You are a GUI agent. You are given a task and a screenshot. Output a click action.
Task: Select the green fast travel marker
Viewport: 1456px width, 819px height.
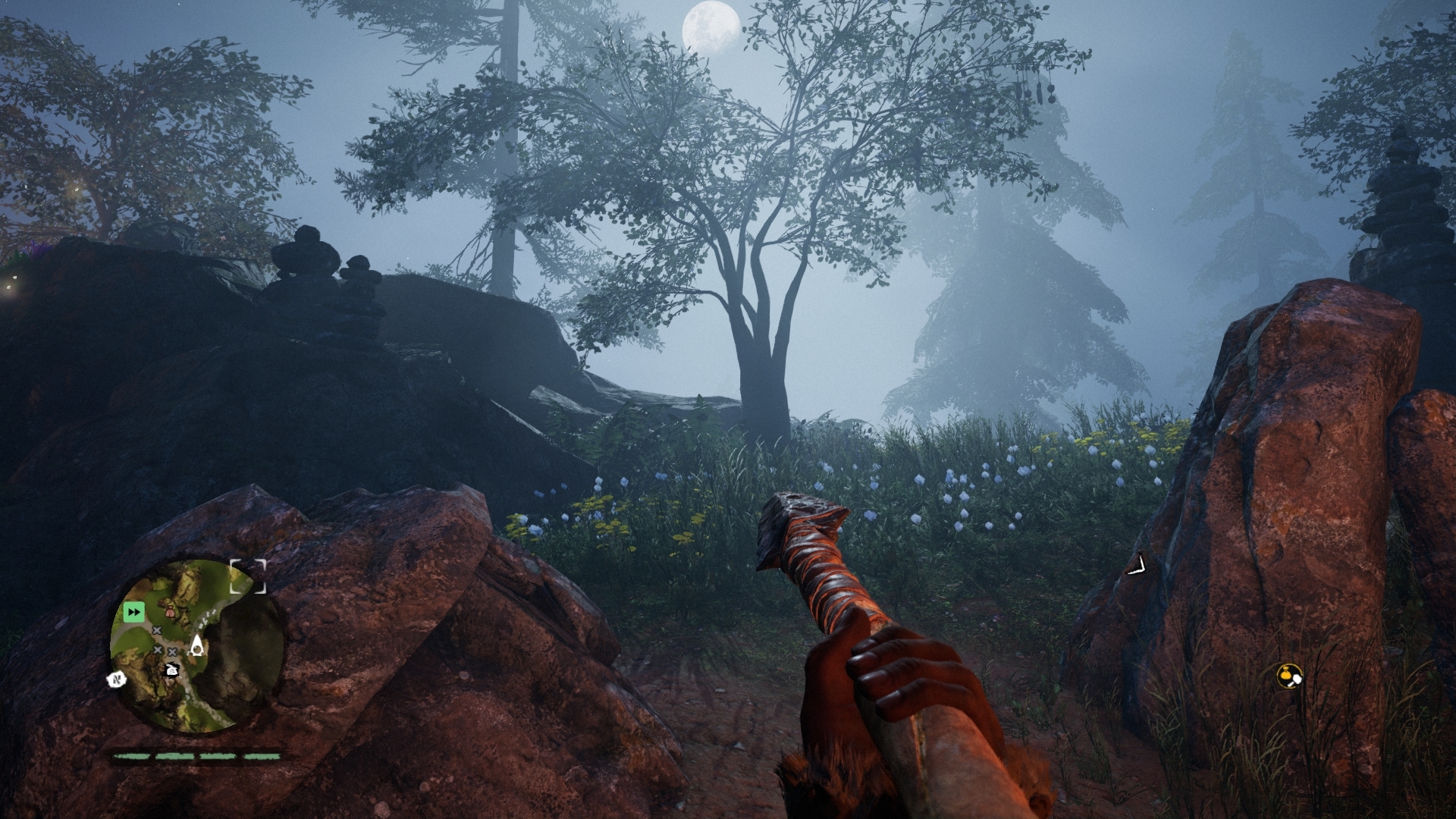point(134,611)
